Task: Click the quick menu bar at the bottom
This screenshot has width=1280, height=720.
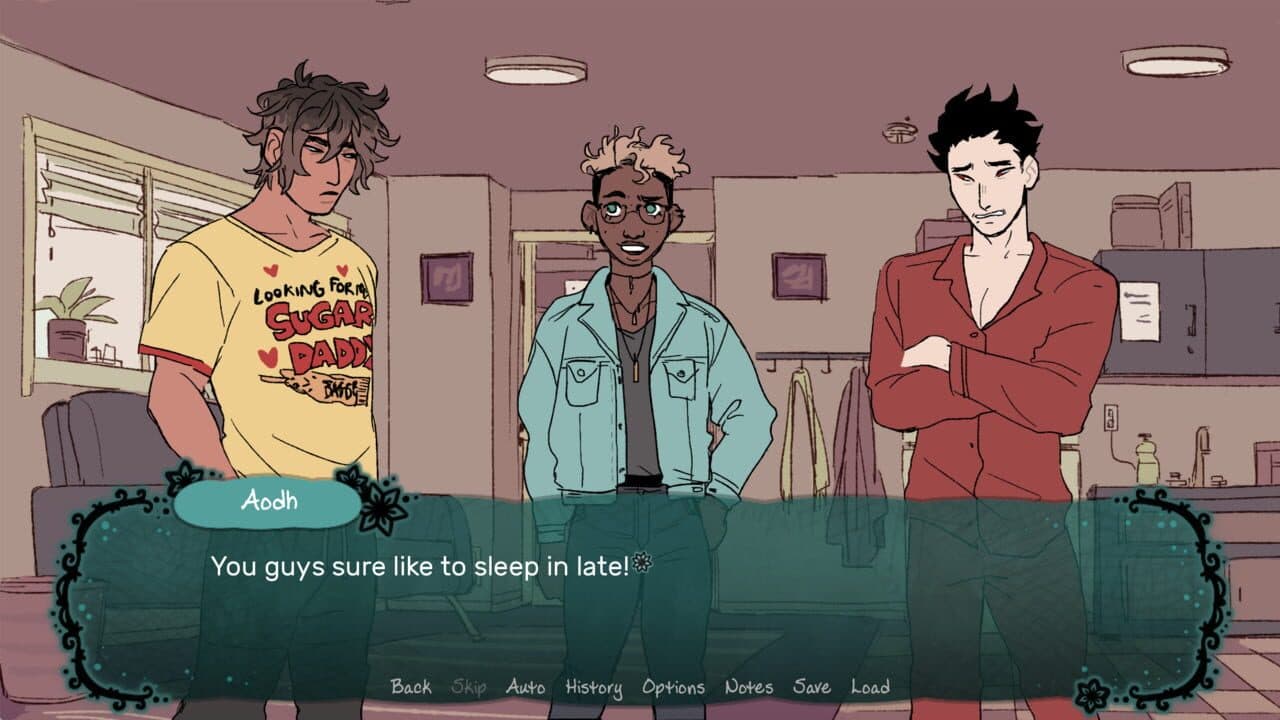Action: click(640, 688)
